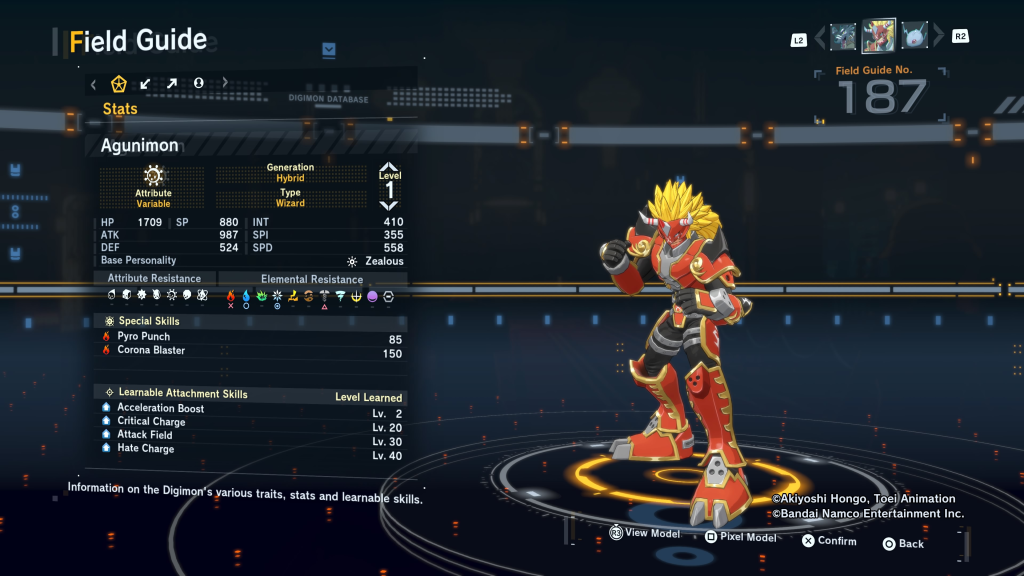Select the previous Digimon thumbnail, the blue dragon
1024x576 pixels.
pos(843,37)
